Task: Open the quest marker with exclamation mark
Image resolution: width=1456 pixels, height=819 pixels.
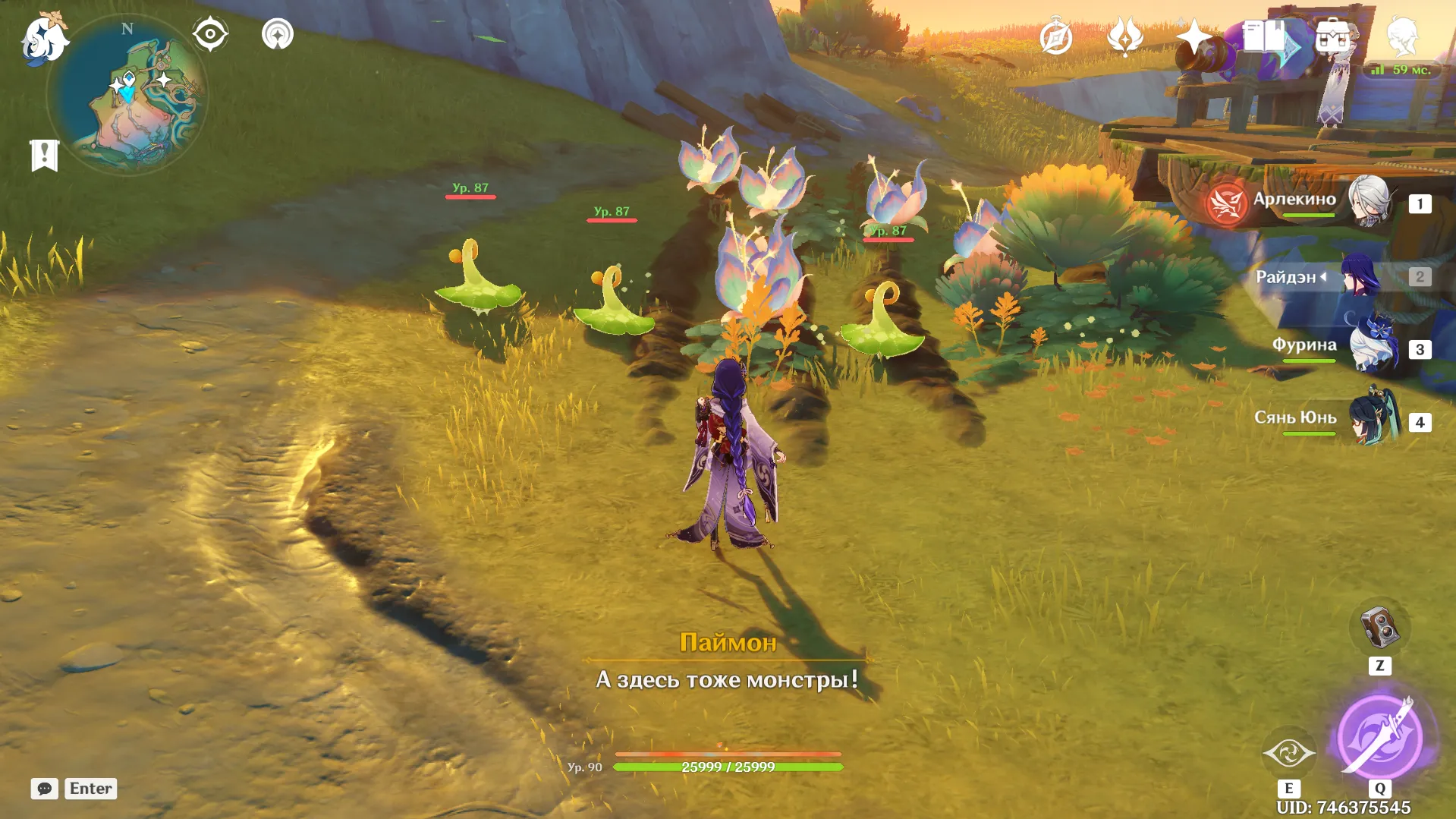Action: click(x=44, y=155)
